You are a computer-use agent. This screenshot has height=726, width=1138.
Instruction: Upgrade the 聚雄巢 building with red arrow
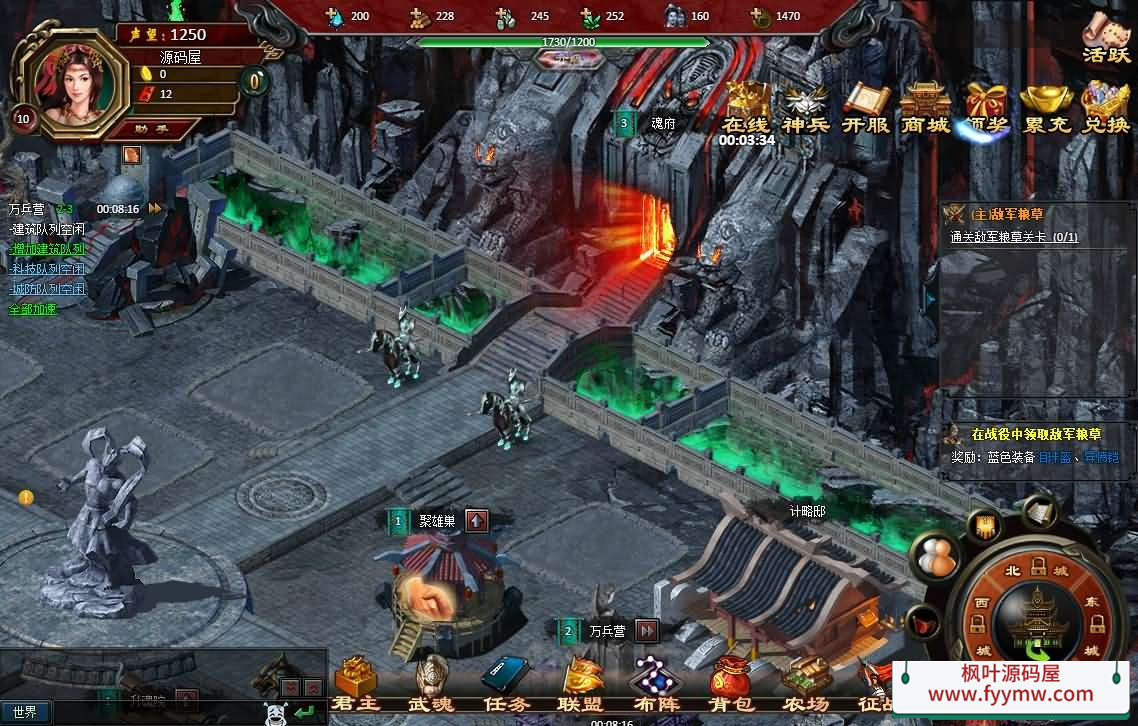(477, 521)
